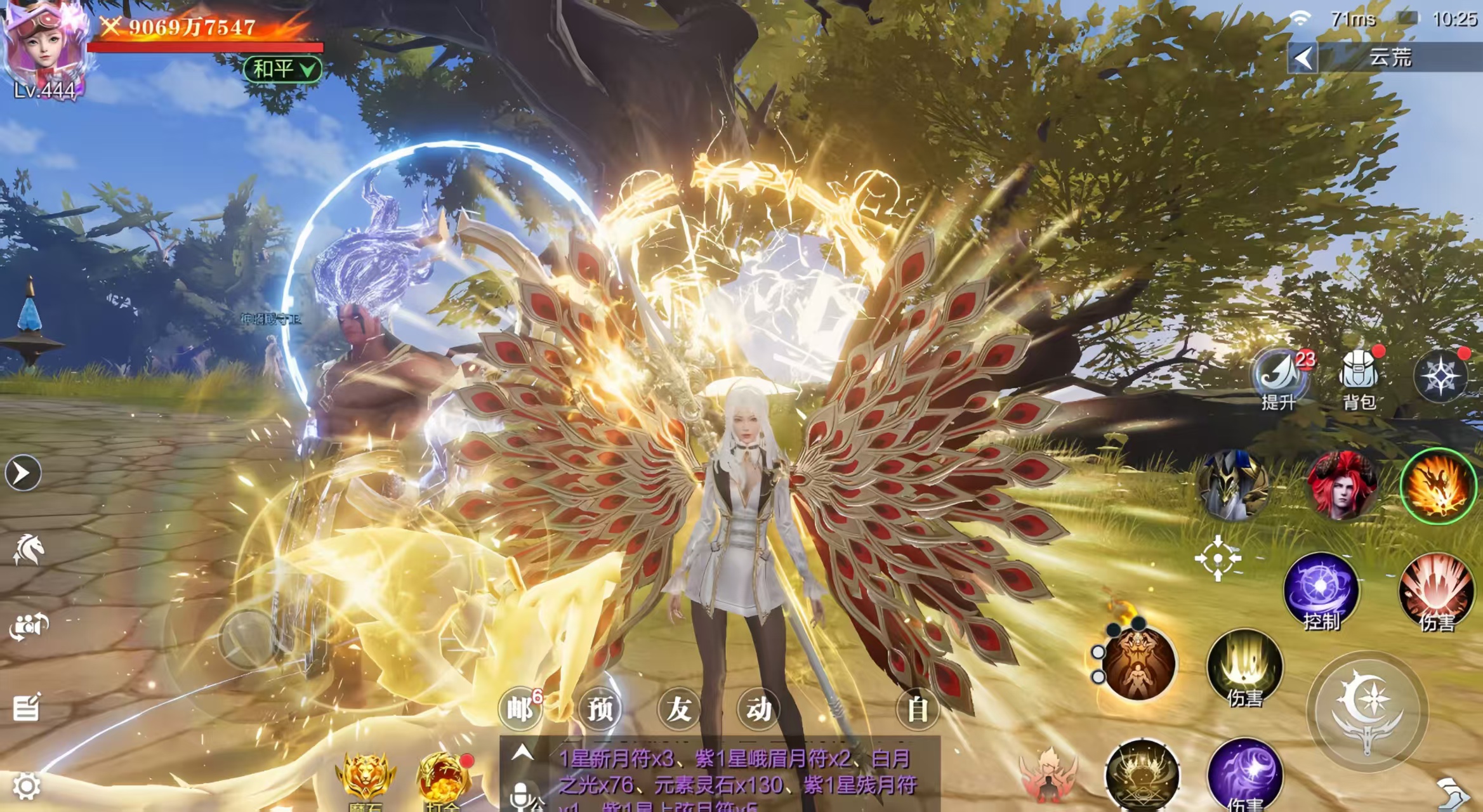Open the quest notes list icon
Viewport: 1483px width, 812px height.
(27, 707)
